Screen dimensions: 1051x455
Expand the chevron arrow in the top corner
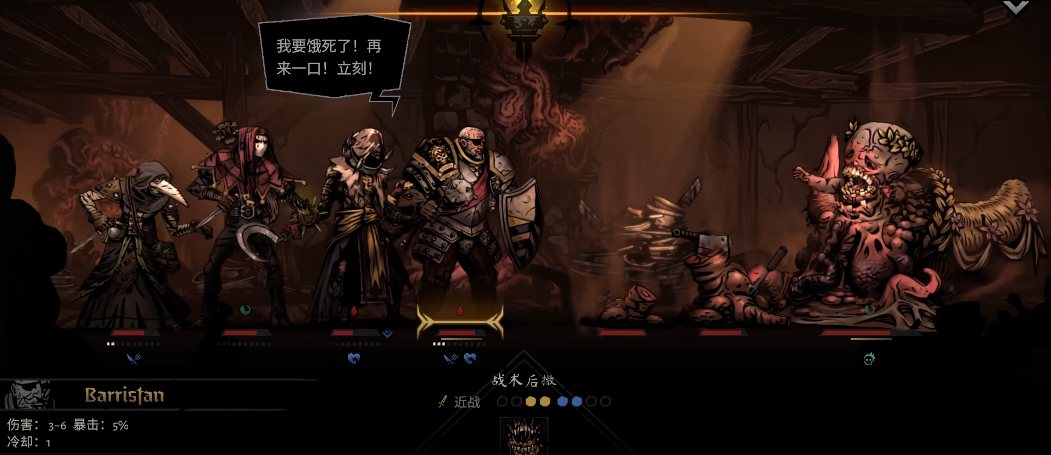pos(1015,7)
